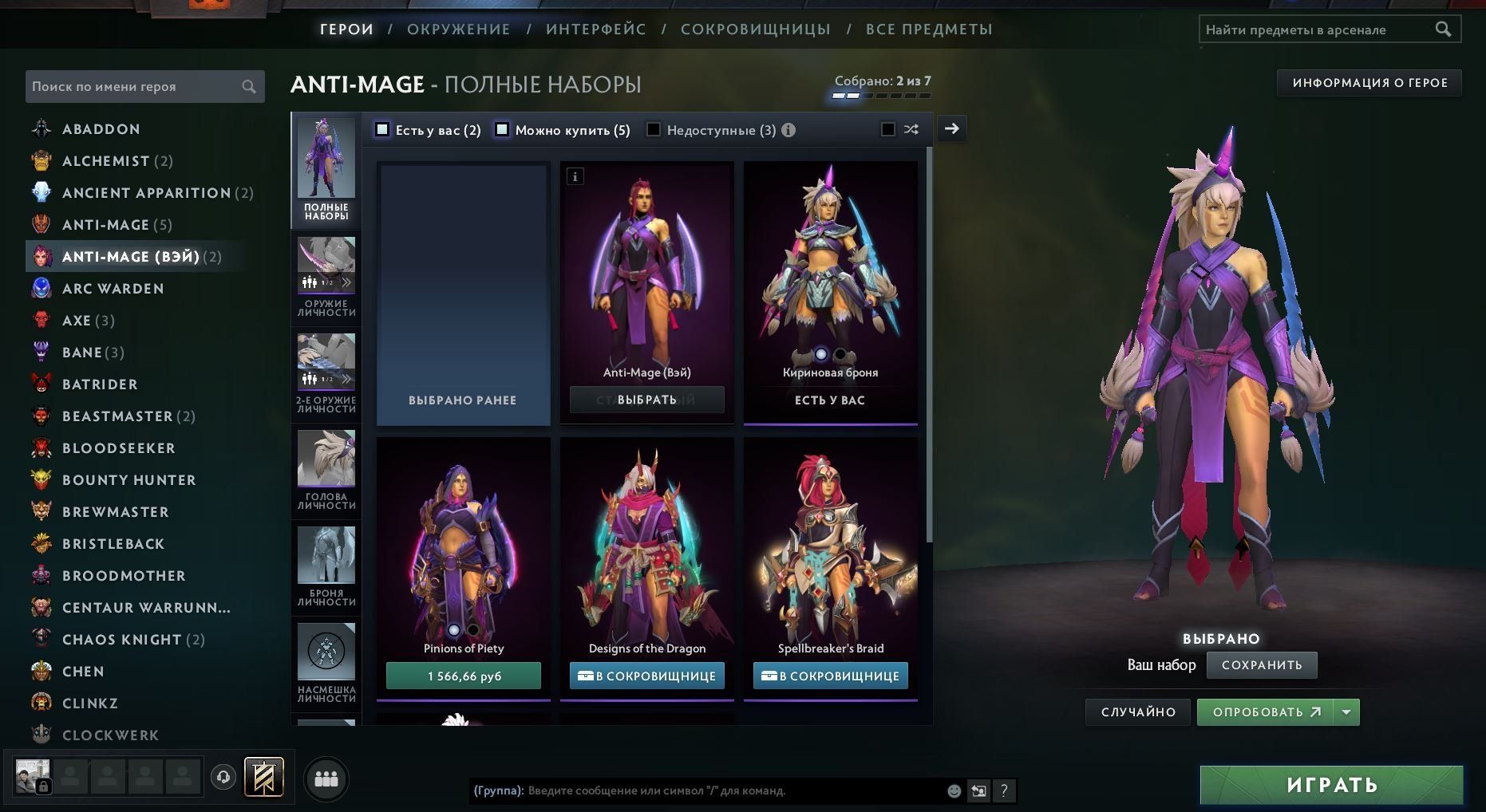Toggle the Есть у вас filter checkbox
The image size is (1486, 812).
pyautogui.click(x=383, y=130)
